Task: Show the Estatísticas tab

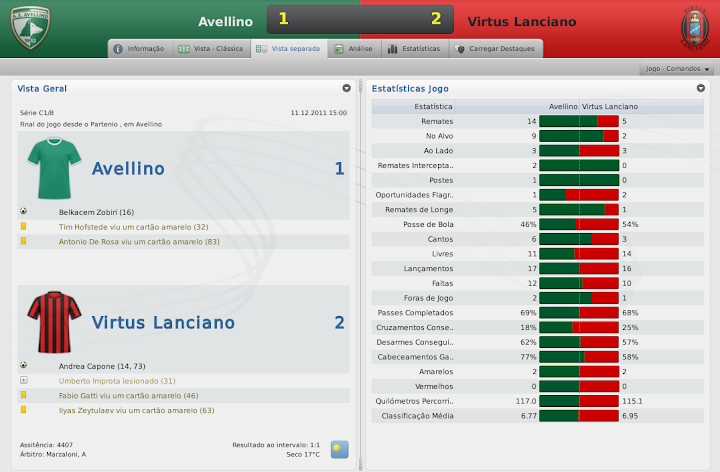Action: pyautogui.click(x=414, y=48)
